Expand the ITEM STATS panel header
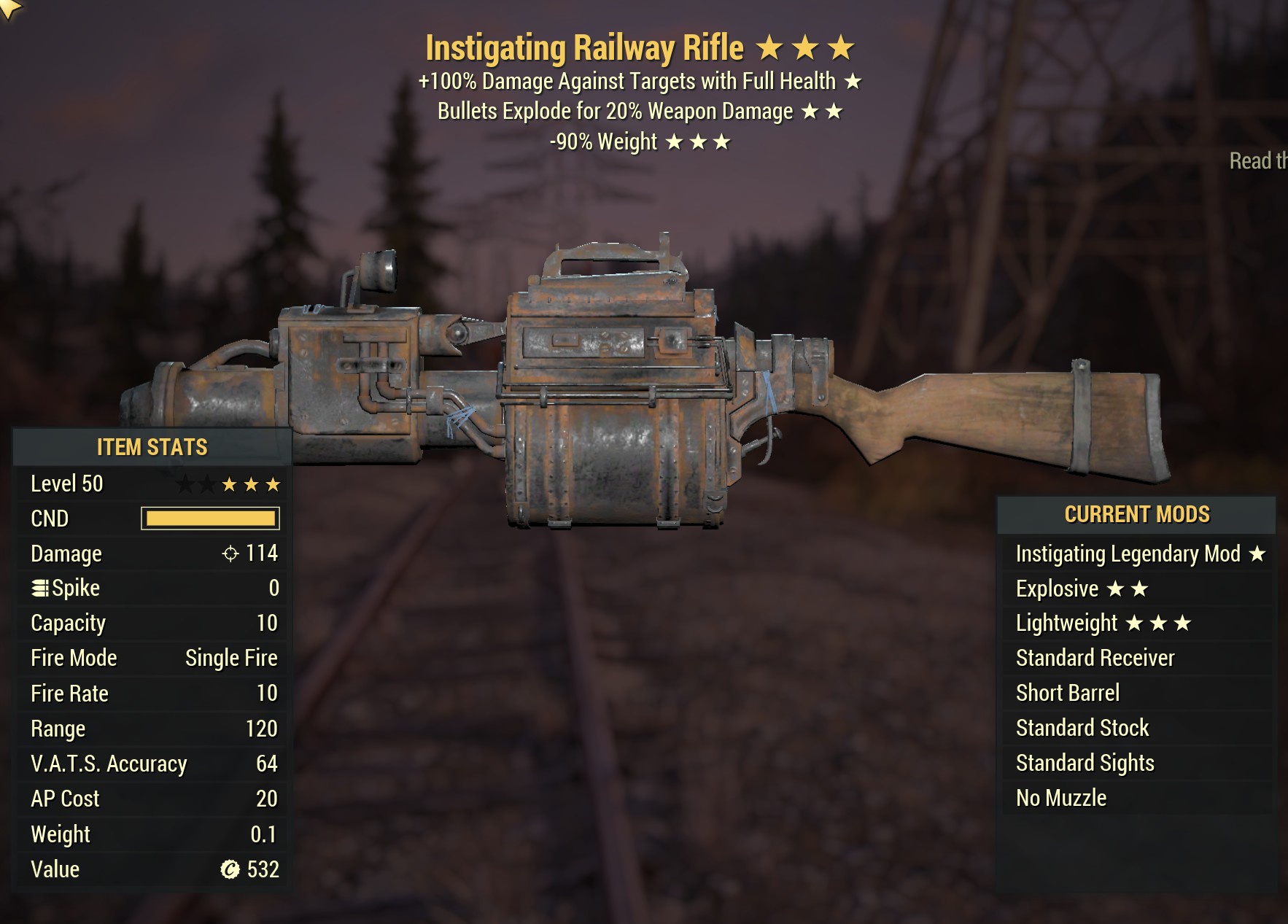Screen dimensions: 1288x924 point(151,447)
